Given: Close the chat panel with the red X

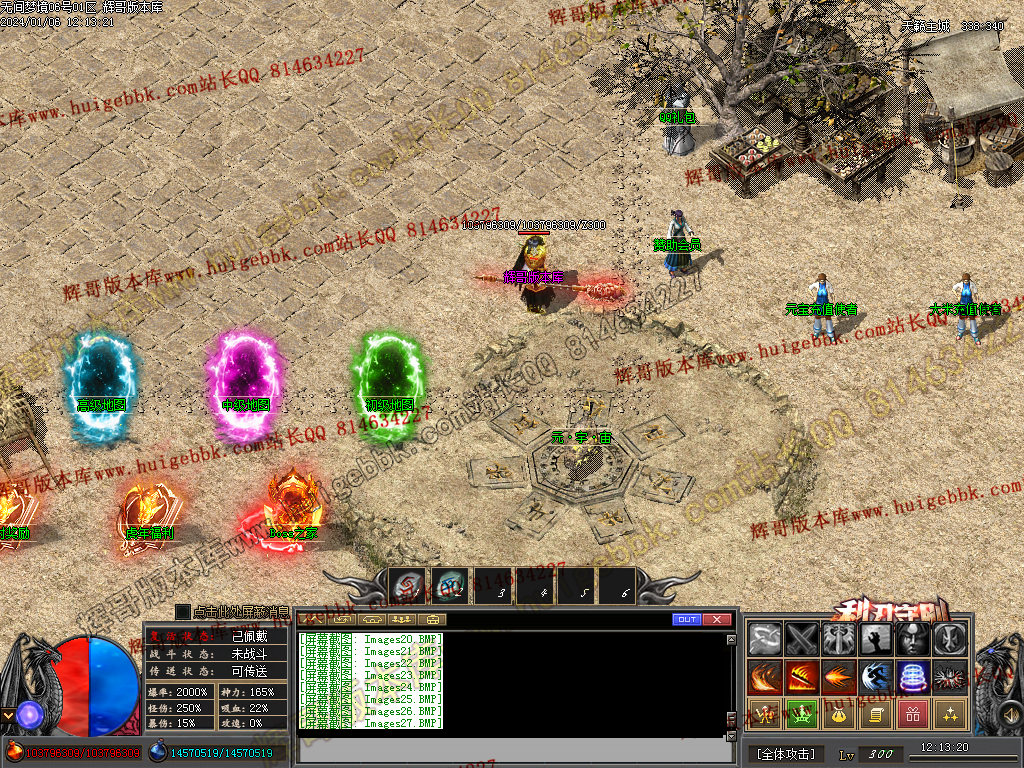Looking at the screenshot, I should (716, 620).
